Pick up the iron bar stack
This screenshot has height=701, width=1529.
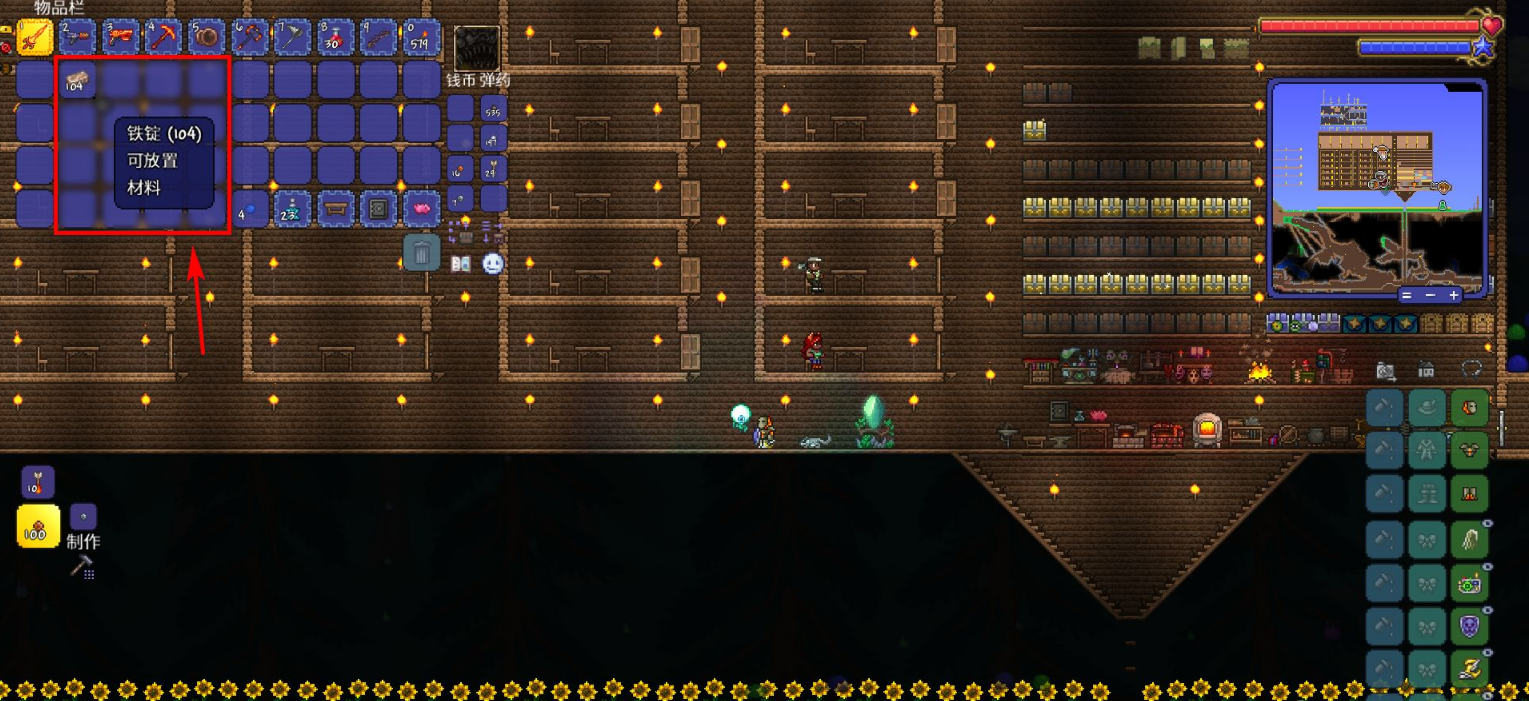tap(77, 80)
